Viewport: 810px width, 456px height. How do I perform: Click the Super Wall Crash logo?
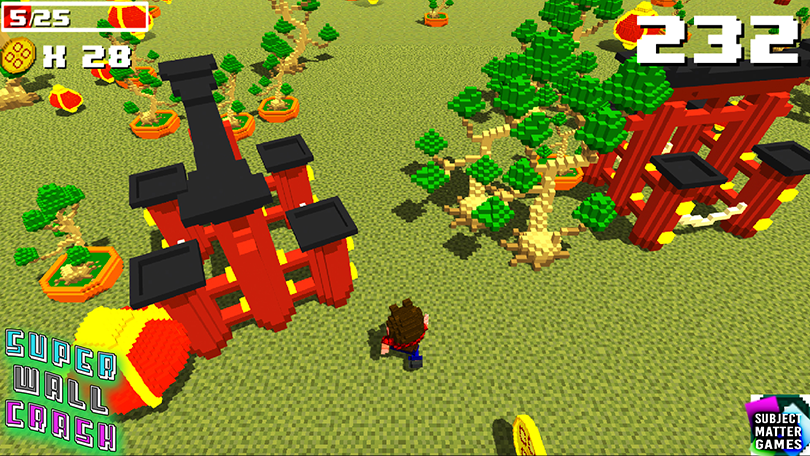(x=58, y=389)
